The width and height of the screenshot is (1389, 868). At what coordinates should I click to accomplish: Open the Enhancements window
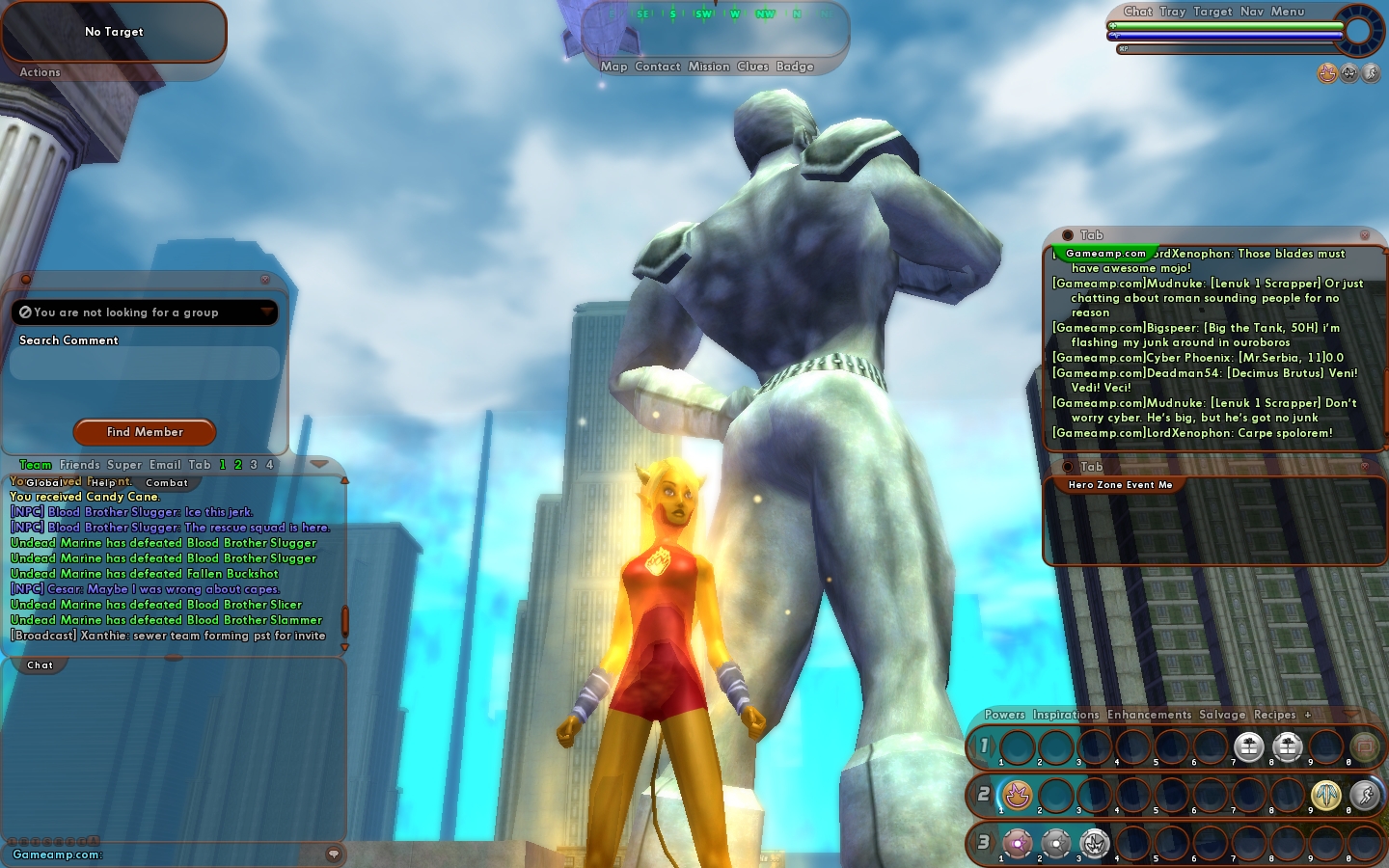pos(1149,715)
